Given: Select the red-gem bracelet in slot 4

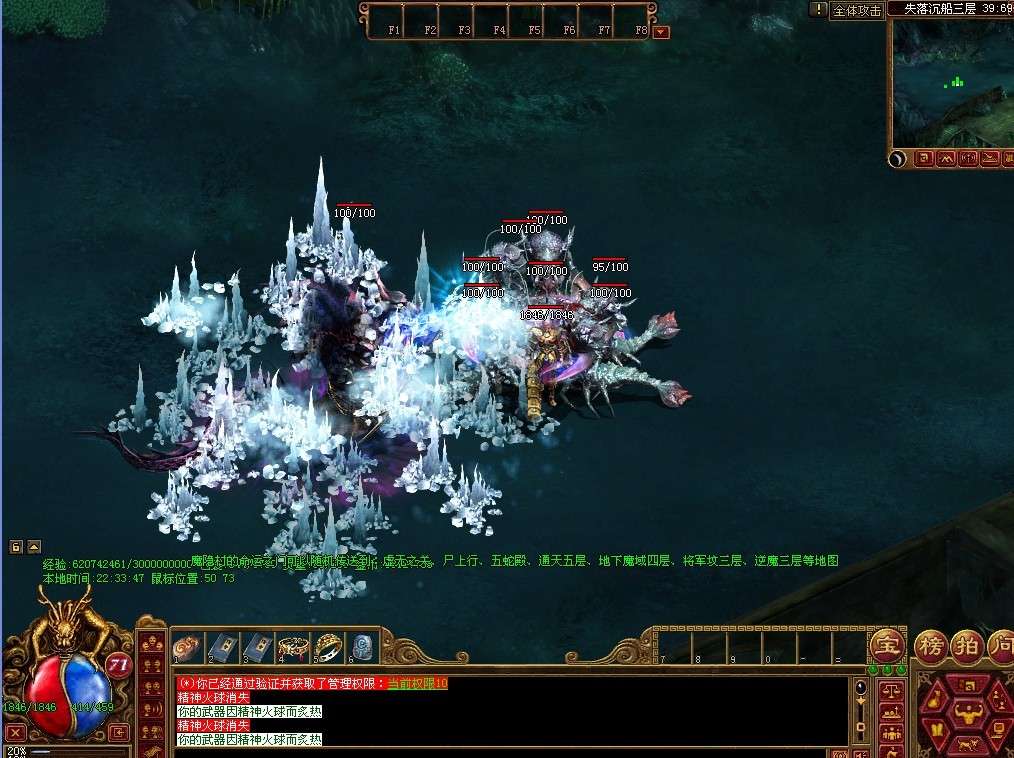Looking at the screenshot, I should 292,646.
